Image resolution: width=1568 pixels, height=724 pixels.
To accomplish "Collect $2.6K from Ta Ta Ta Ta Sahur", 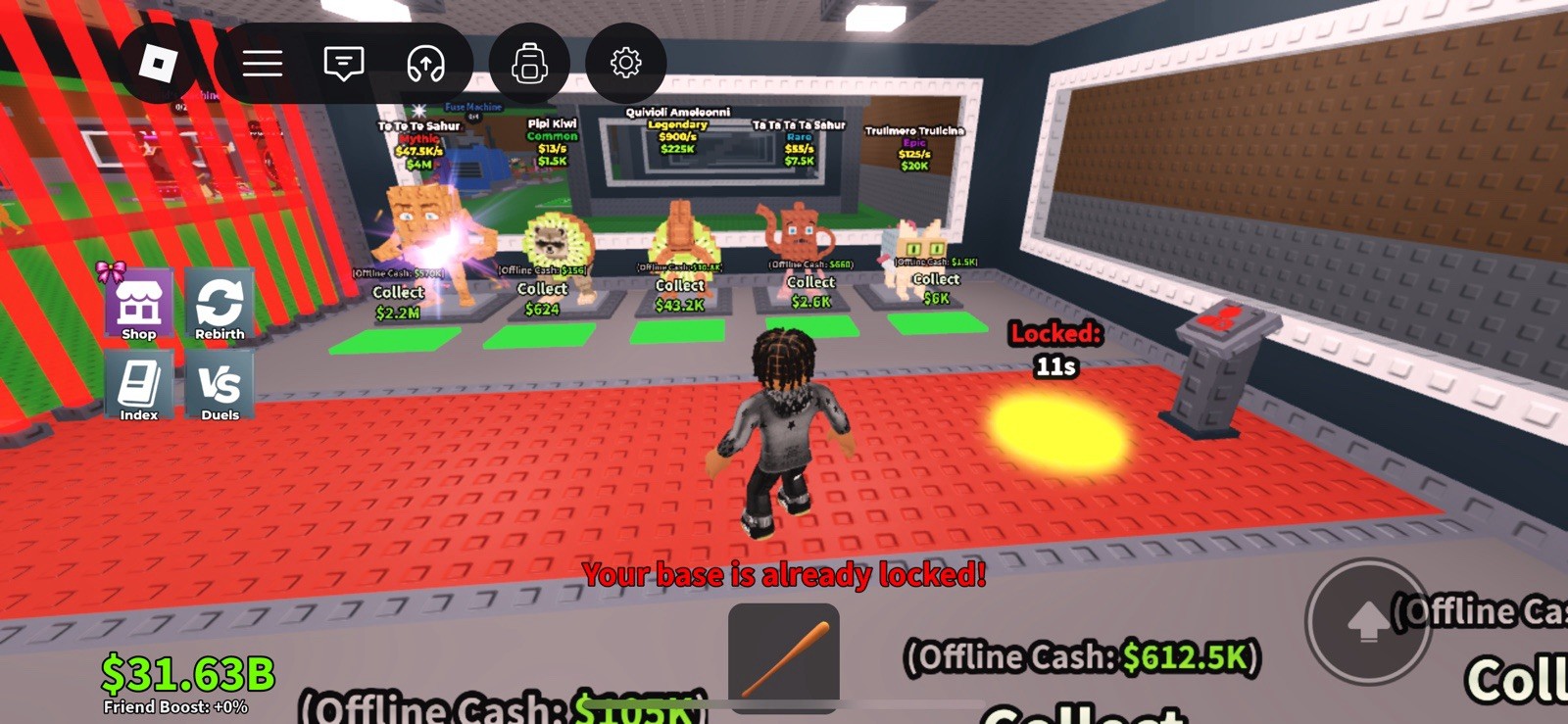I will [809, 293].
